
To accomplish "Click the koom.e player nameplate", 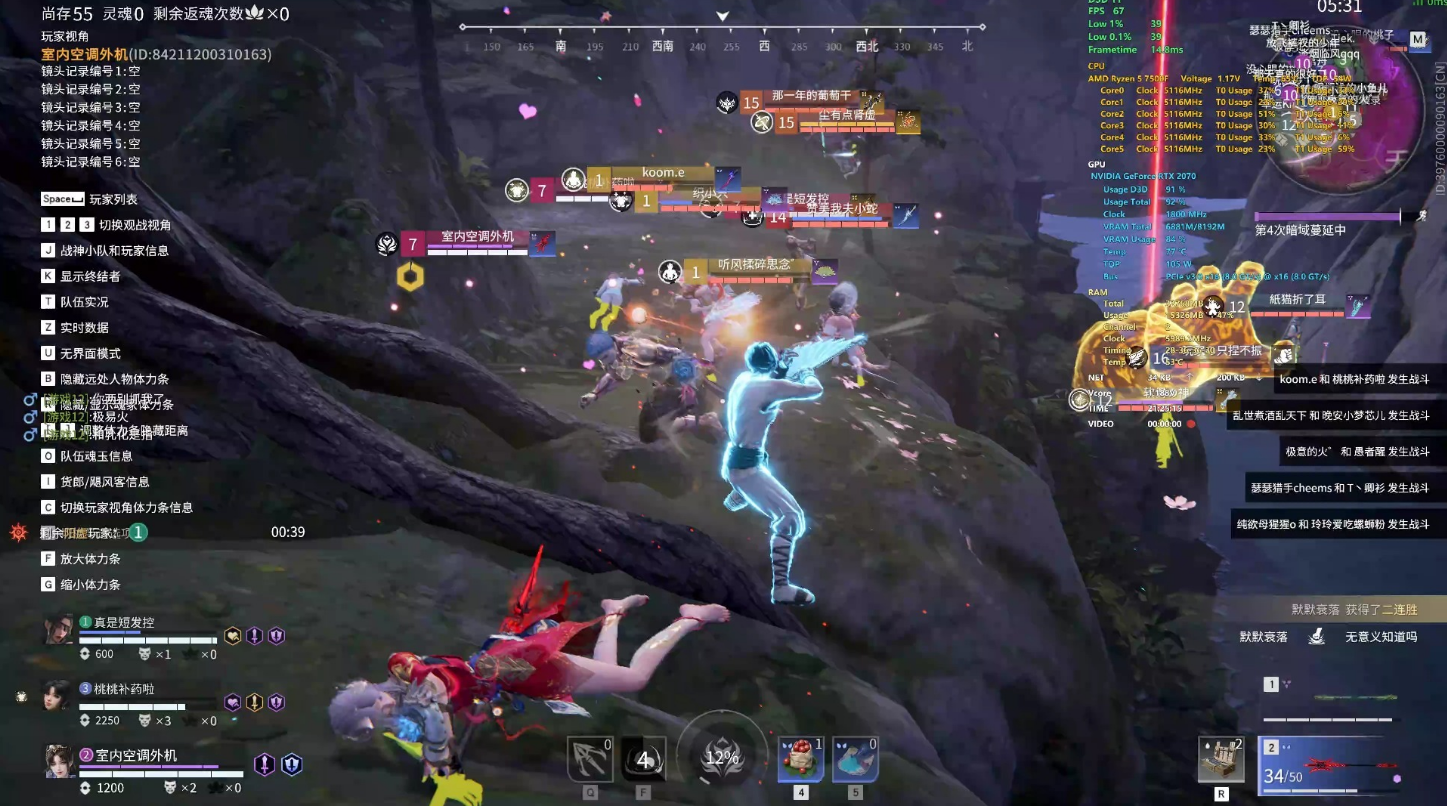I will pyautogui.click(x=663, y=173).
